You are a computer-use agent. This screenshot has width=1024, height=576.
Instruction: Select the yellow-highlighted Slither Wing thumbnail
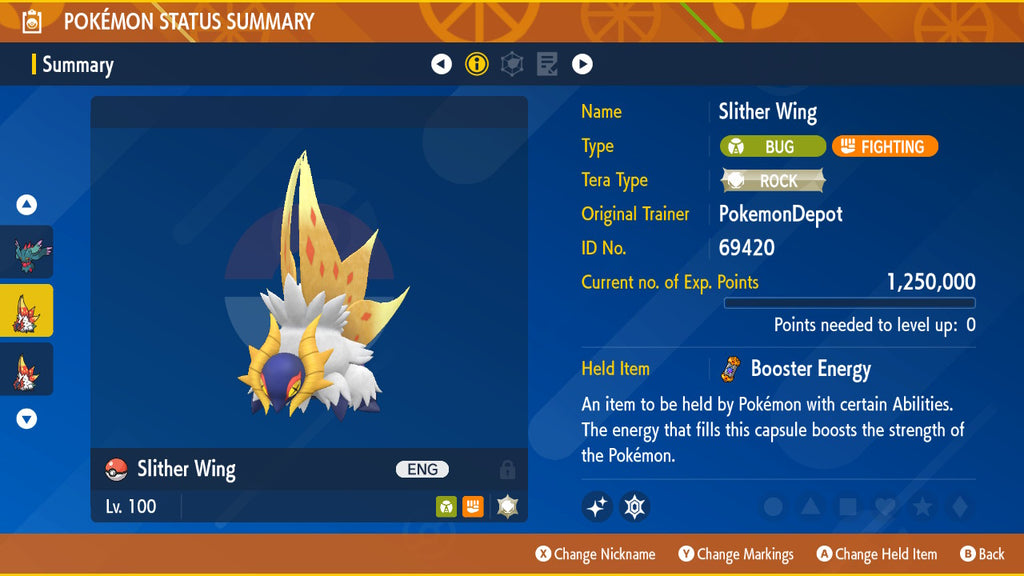click(x=27, y=311)
